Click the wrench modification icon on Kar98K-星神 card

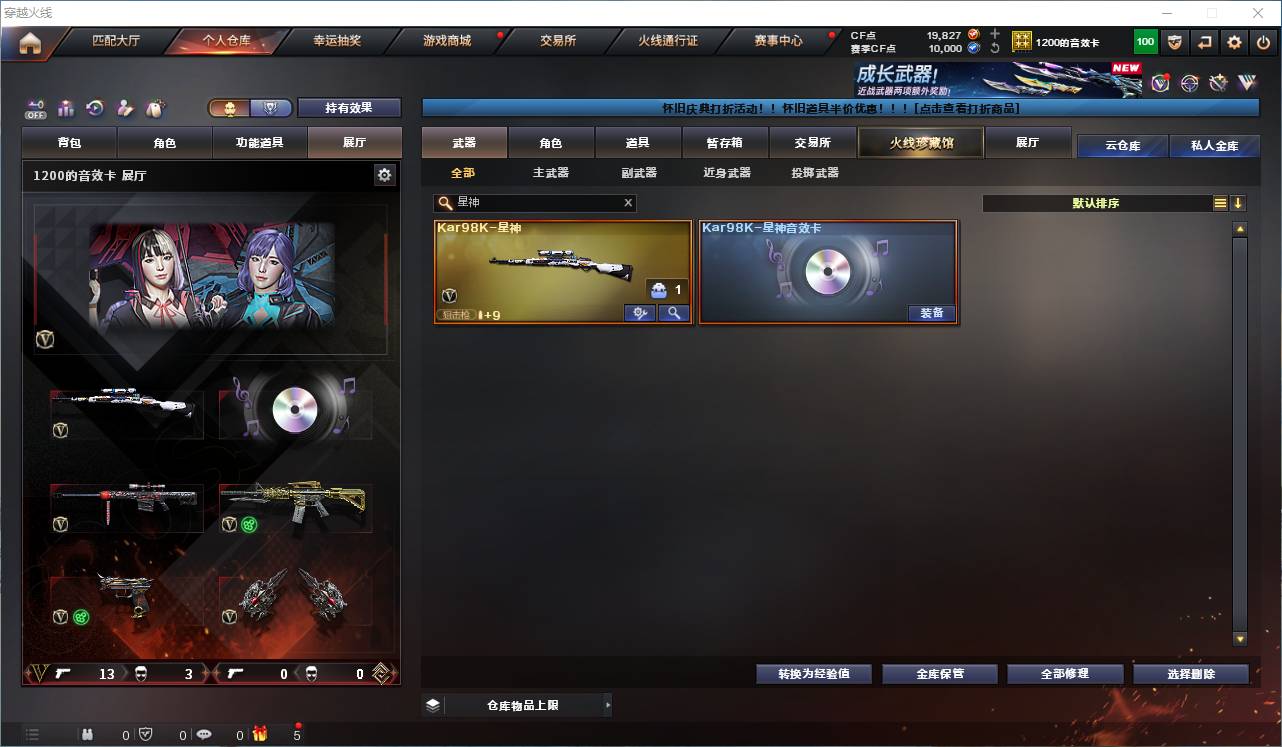639,313
